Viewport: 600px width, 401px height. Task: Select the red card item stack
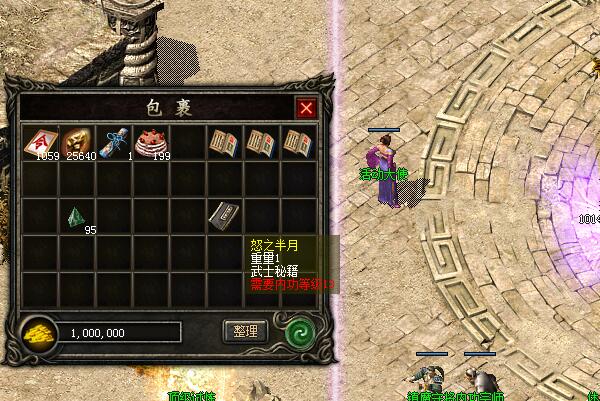40,141
